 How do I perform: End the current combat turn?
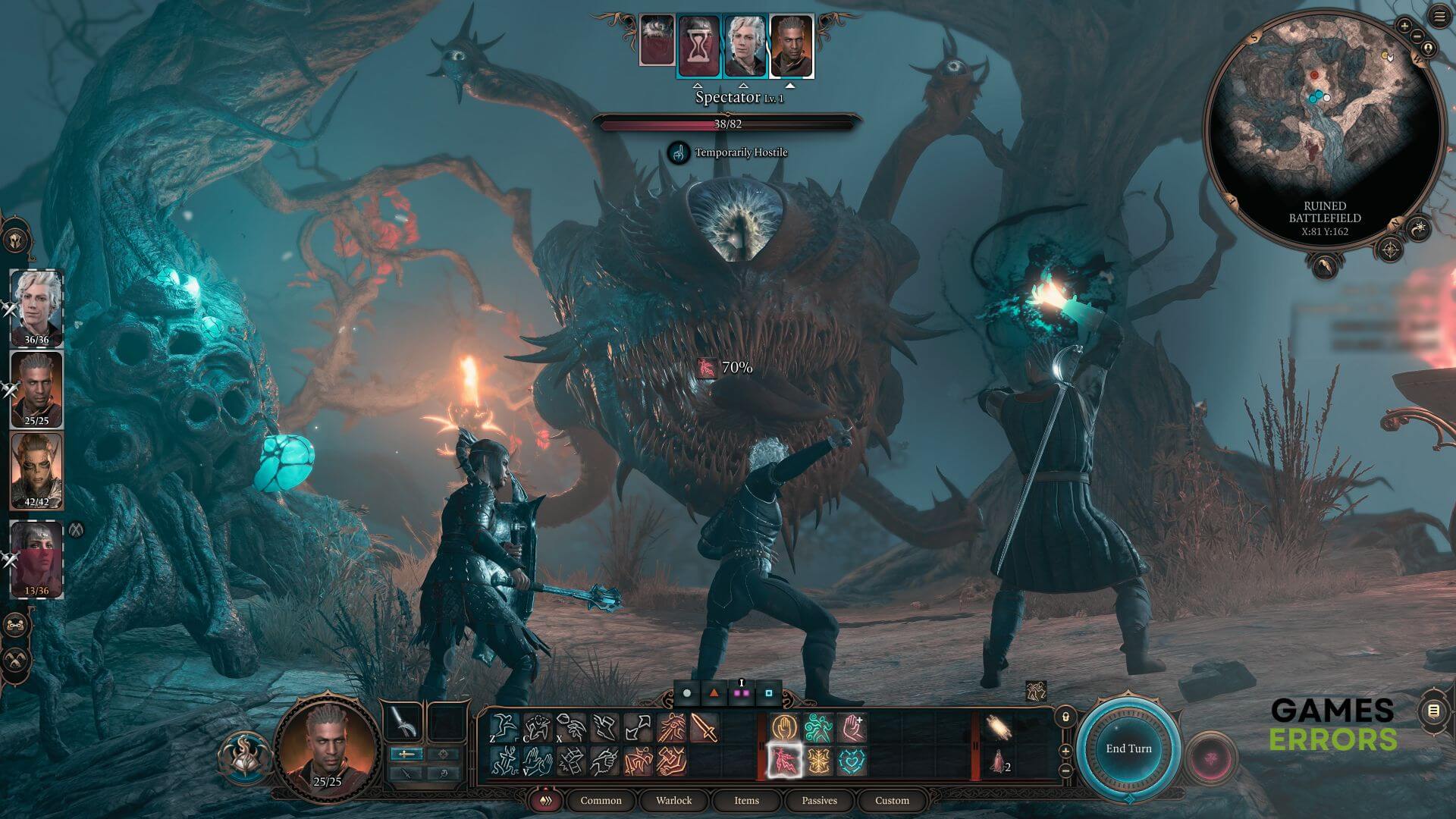[x=1128, y=748]
